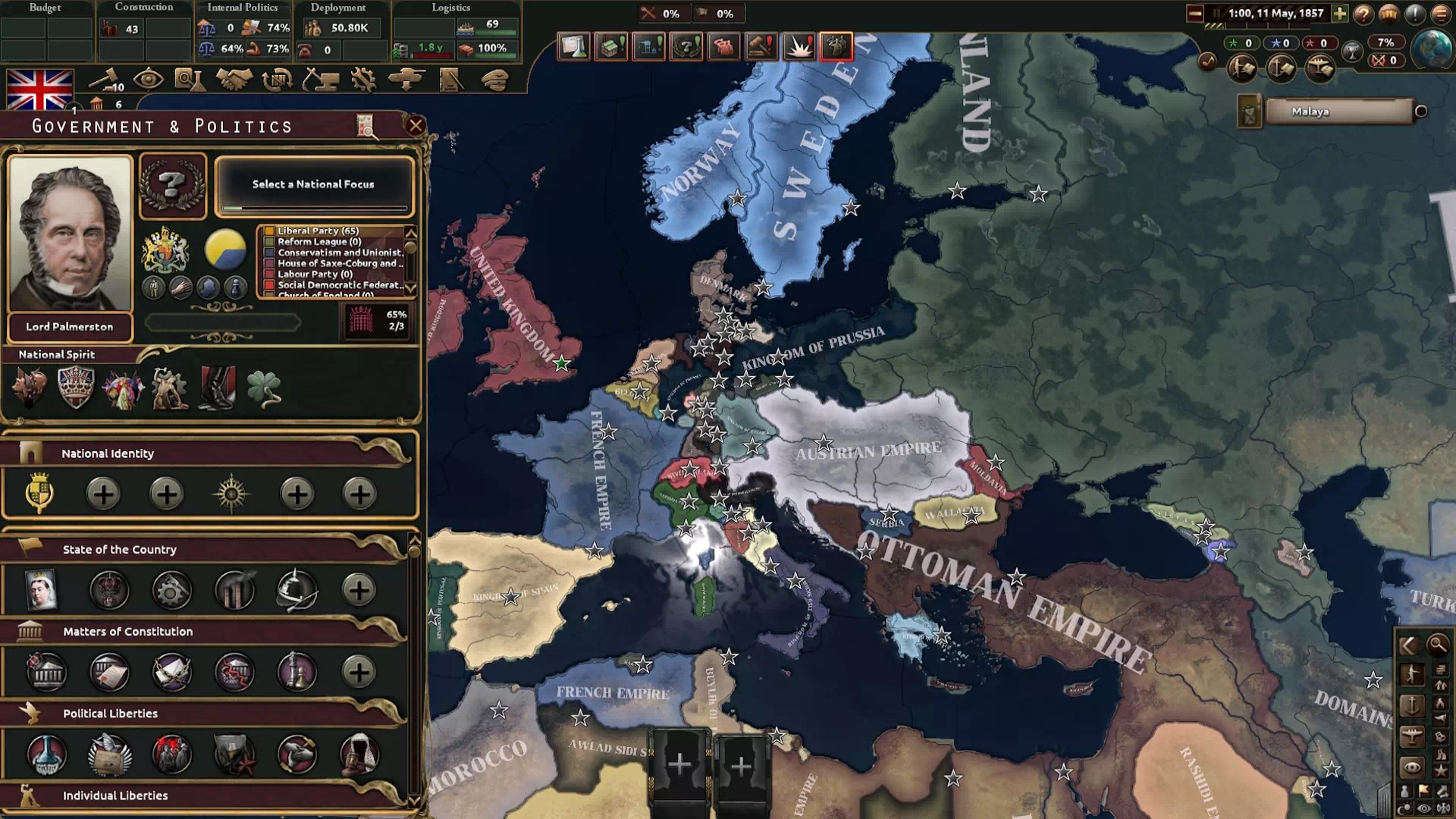The height and width of the screenshot is (819, 1456).
Task: Open the eye-shaped intelligence icon
Action: tap(148, 79)
